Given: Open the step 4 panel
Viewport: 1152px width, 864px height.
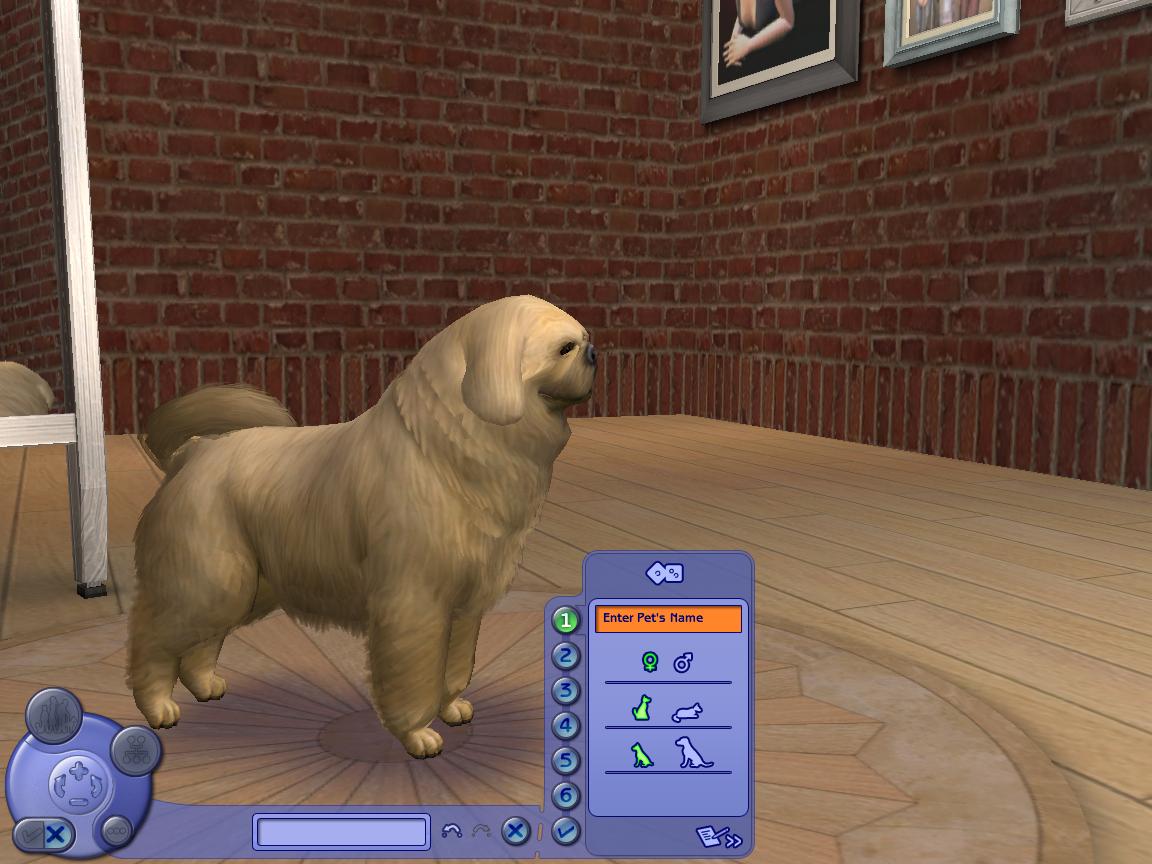Looking at the screenshot, I should [566, 726].
